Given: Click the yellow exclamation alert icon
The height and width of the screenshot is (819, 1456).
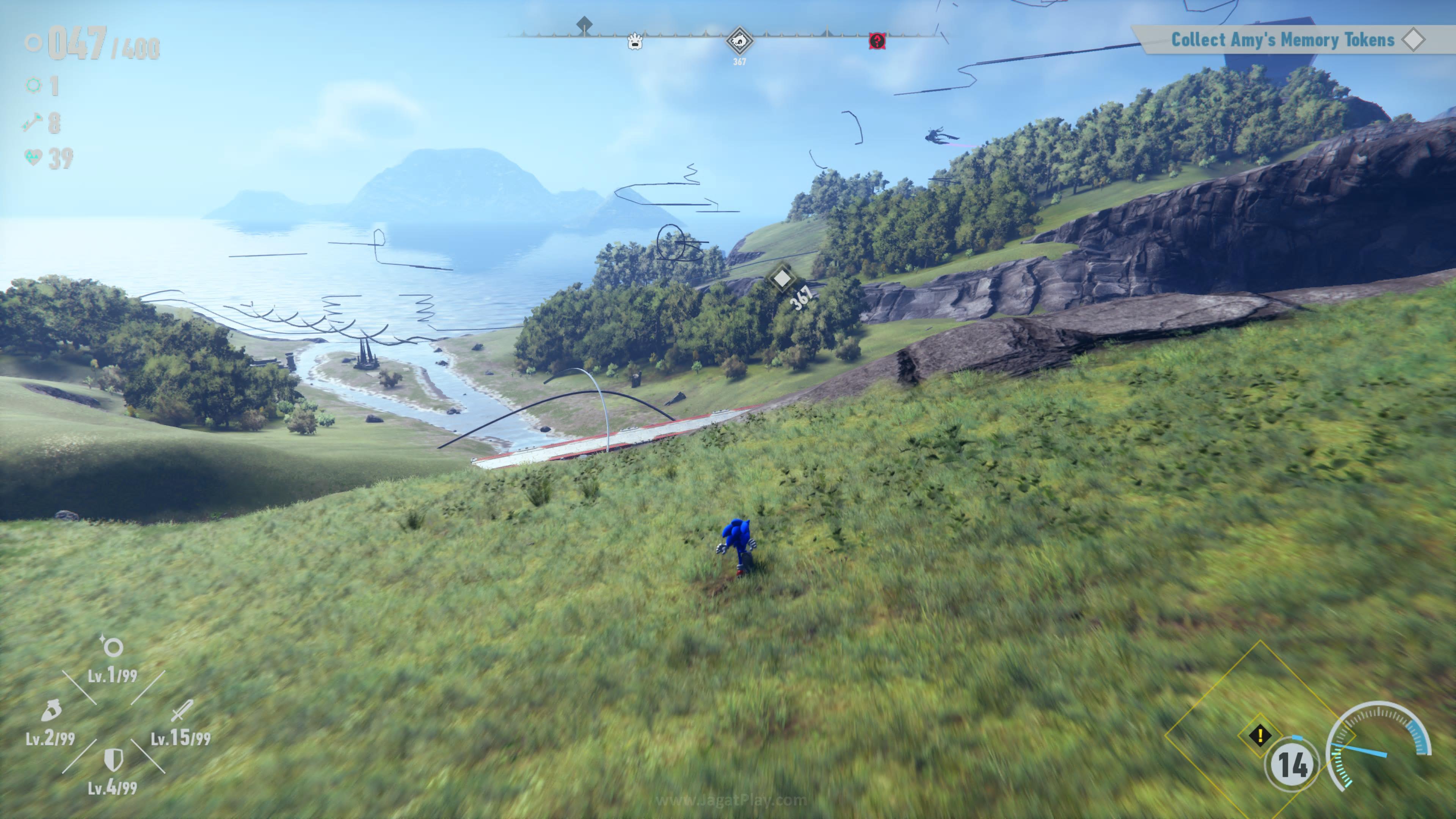Looking at the screenshot, I should 1260,735.
